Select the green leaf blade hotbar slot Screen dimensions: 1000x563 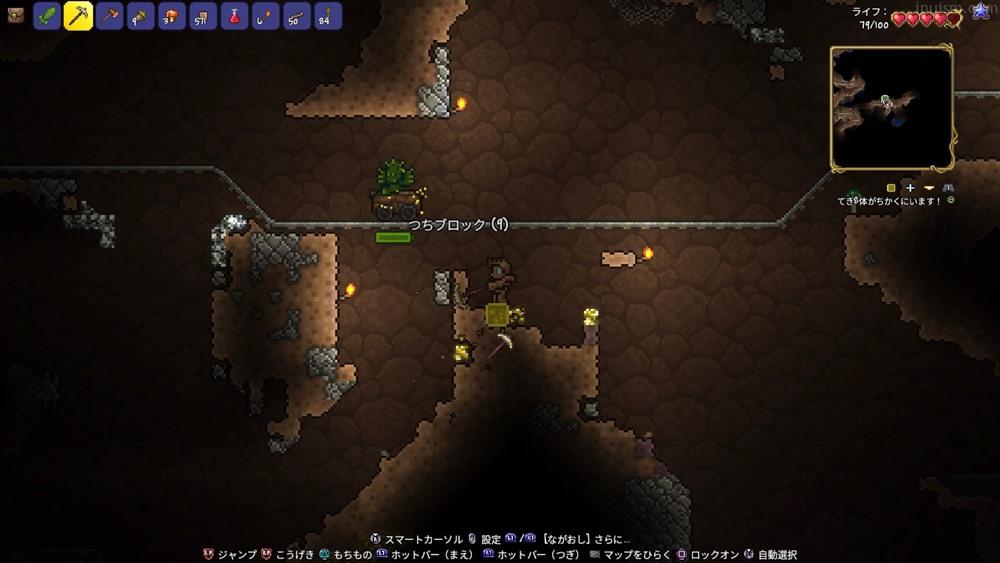[48, 16]
